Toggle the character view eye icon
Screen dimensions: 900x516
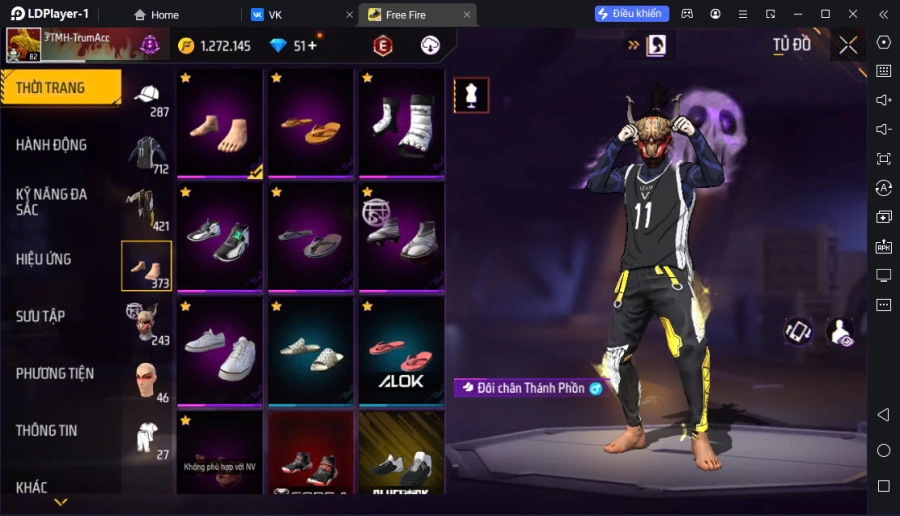[841, 333]
